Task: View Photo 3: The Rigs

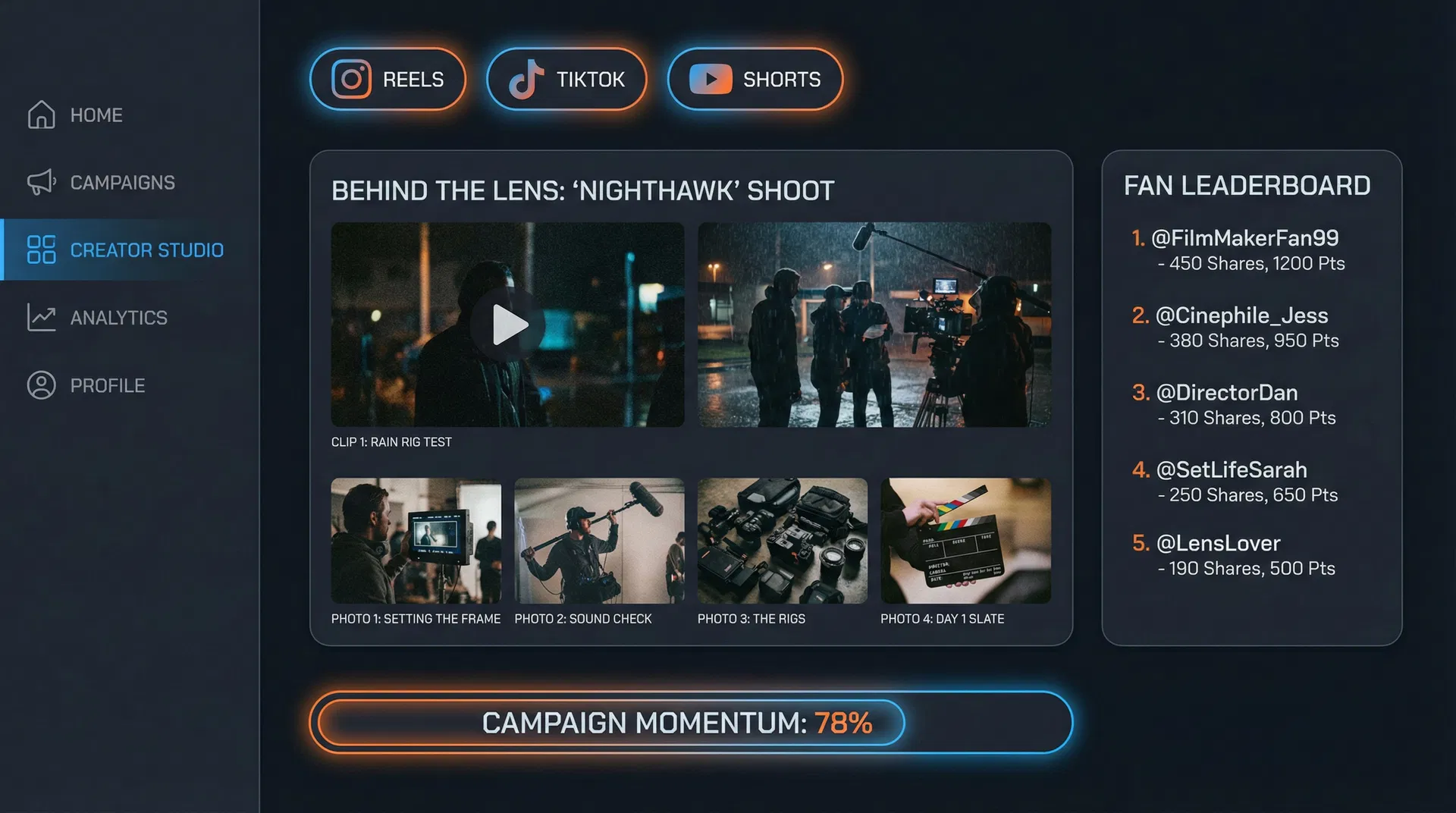Action: coord(783,540)
